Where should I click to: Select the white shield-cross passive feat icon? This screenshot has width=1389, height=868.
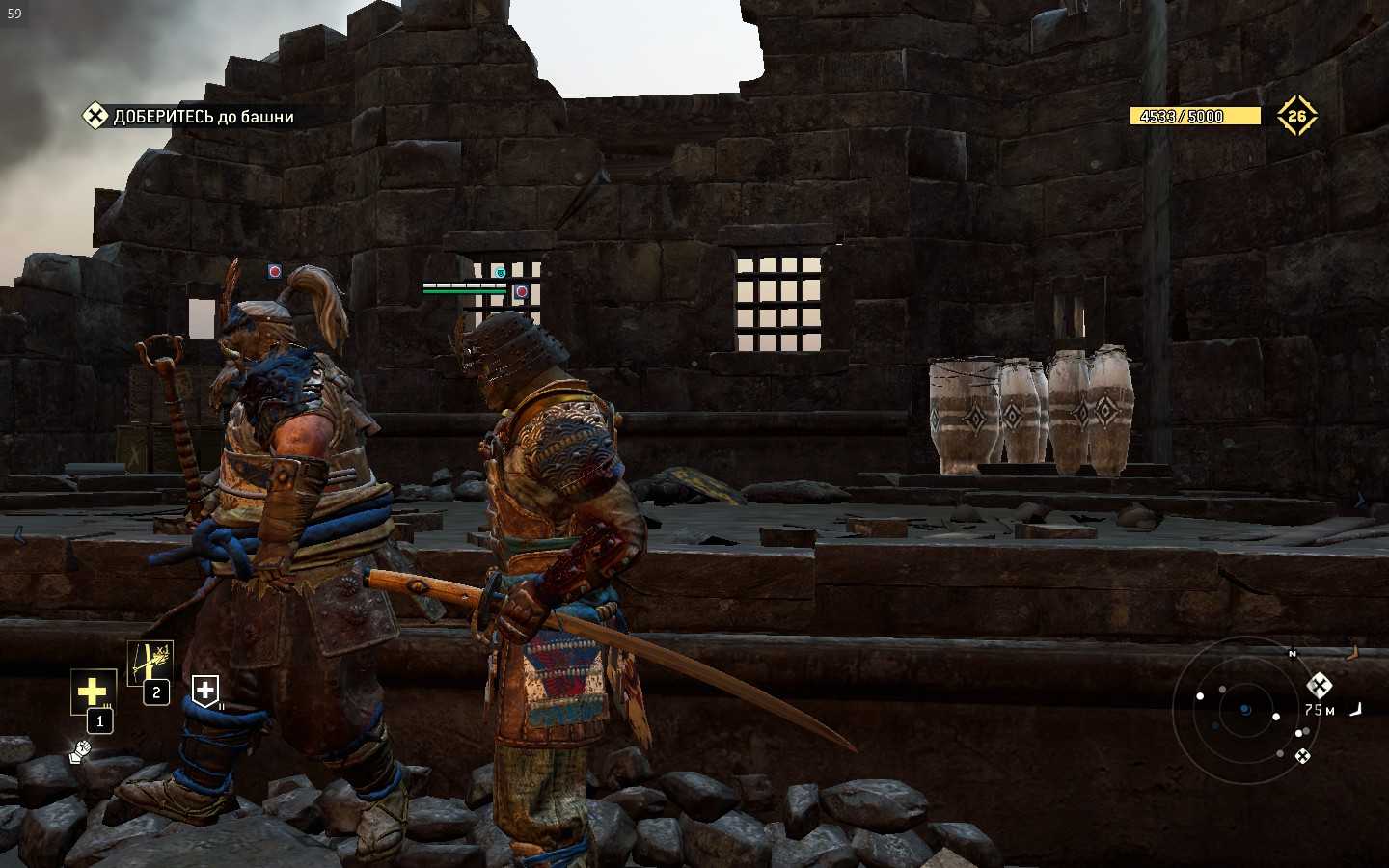(205, 690)
